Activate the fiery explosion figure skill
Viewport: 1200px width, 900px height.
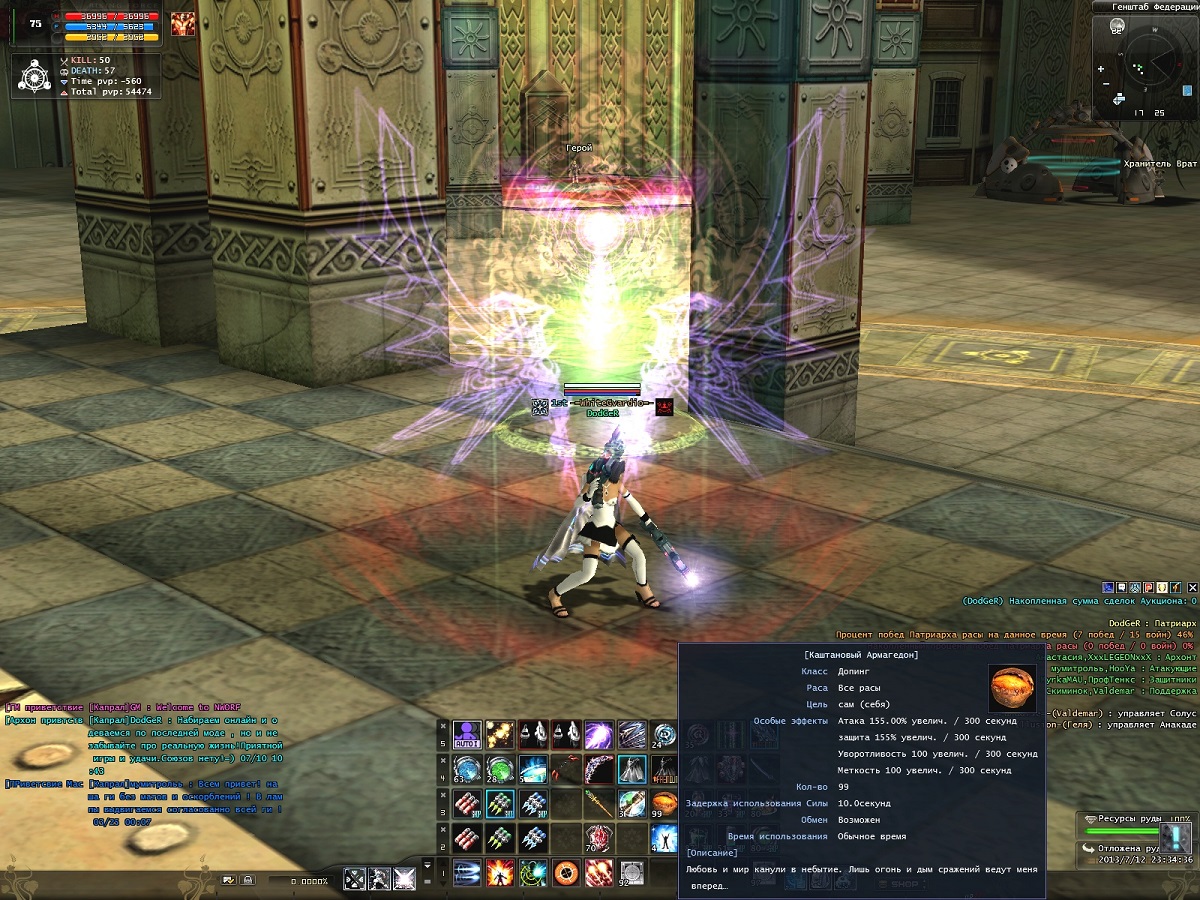[500, 873]
